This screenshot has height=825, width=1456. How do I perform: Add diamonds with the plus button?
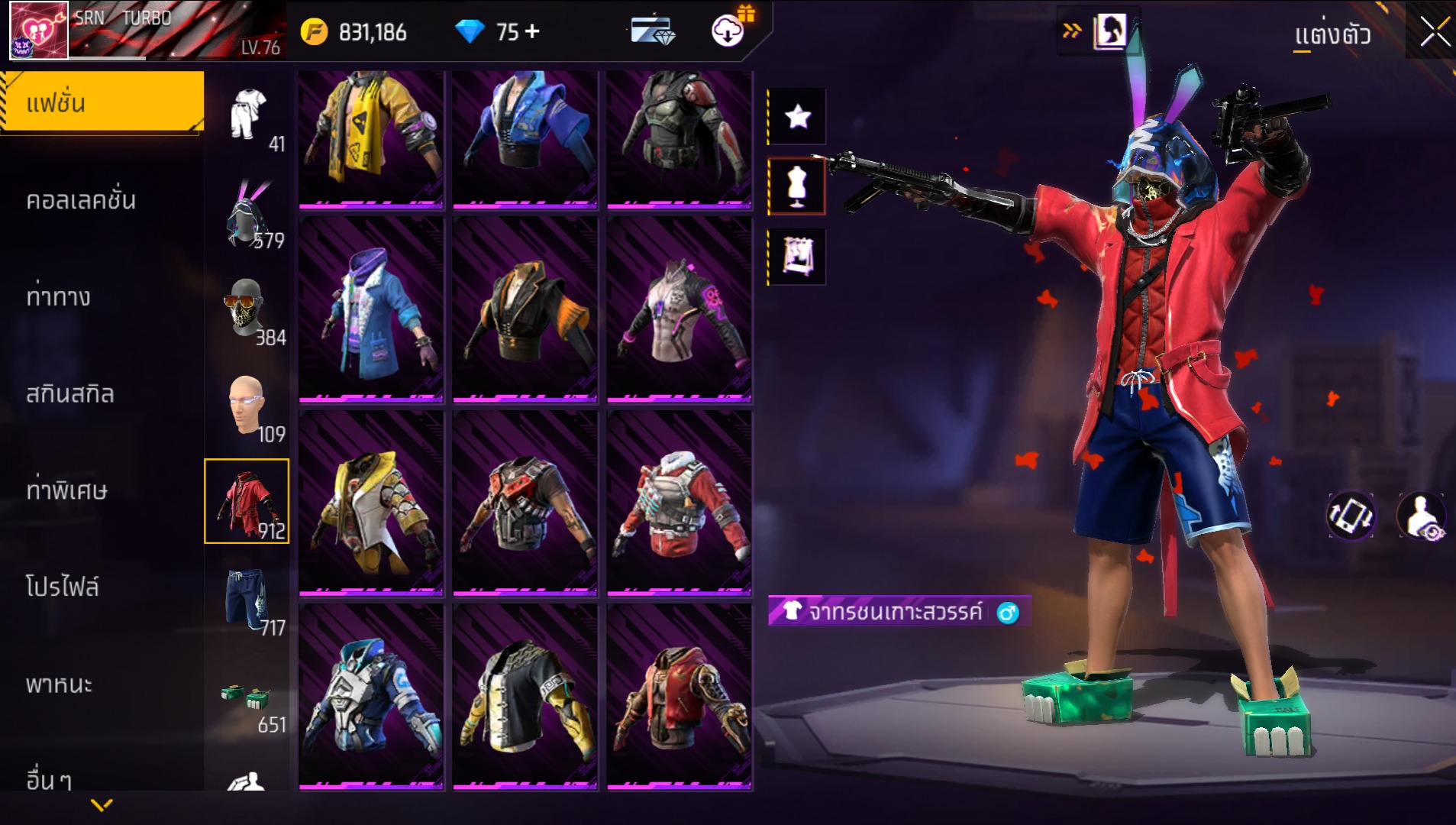(532, 31)
